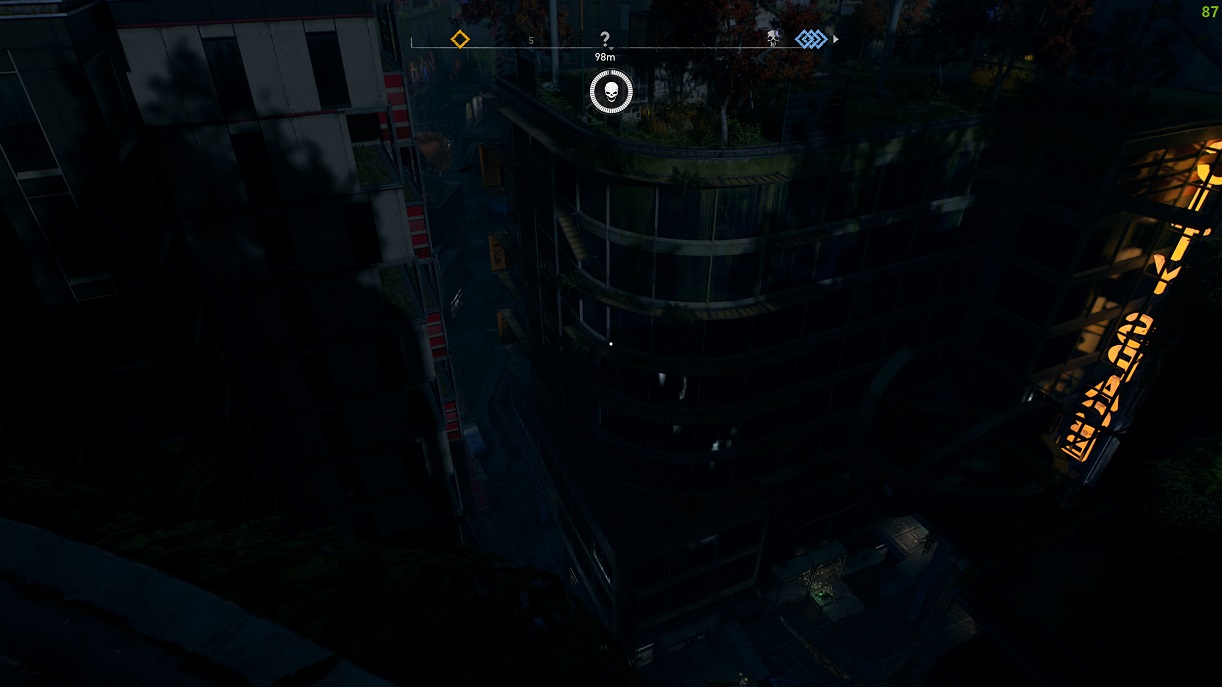The width and height of the screenshot is (1222, 687).
Task: Select the blue overlapping diamonds compass marker
Action: [811, 39]
